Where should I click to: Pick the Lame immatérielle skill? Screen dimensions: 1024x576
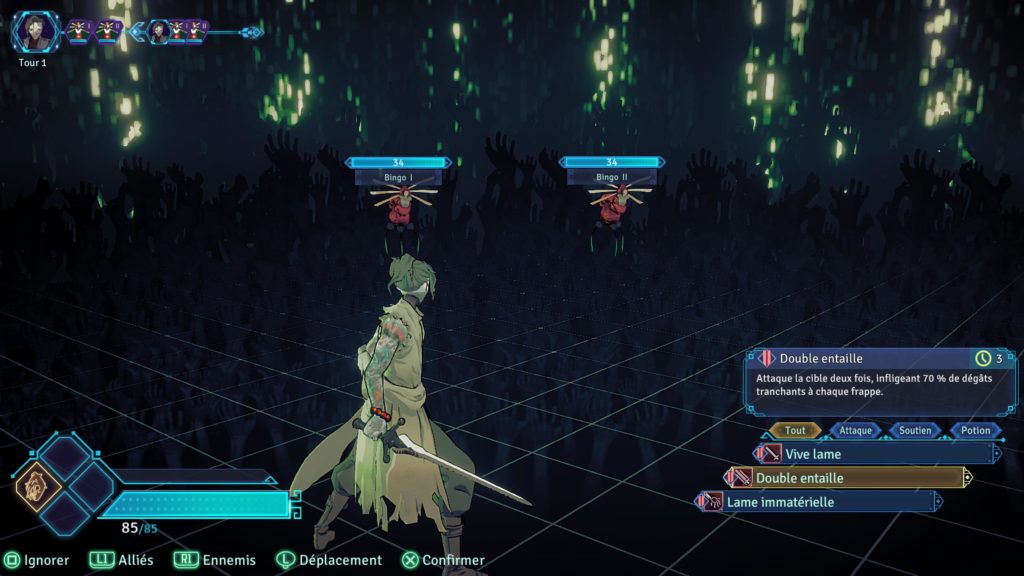[818, 502]
